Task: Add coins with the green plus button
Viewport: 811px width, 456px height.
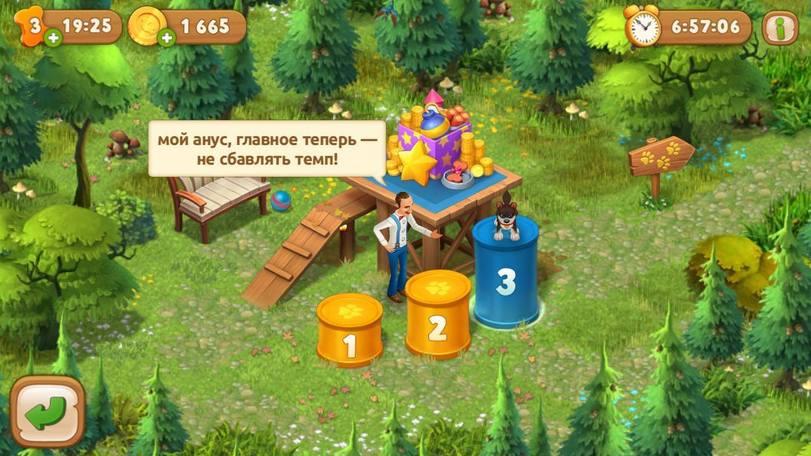Action: (166, 38)
